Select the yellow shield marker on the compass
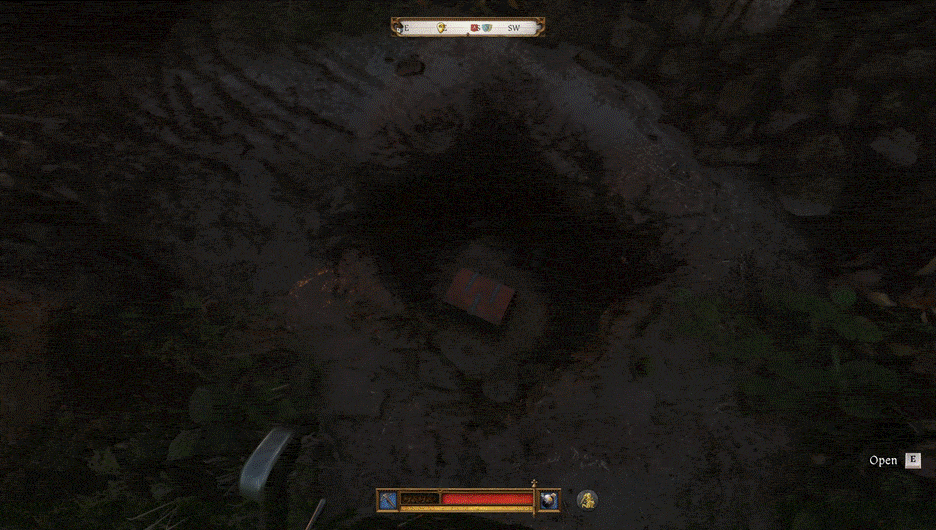936x530 pixels. pyautogui.click(x=441, y=28)
